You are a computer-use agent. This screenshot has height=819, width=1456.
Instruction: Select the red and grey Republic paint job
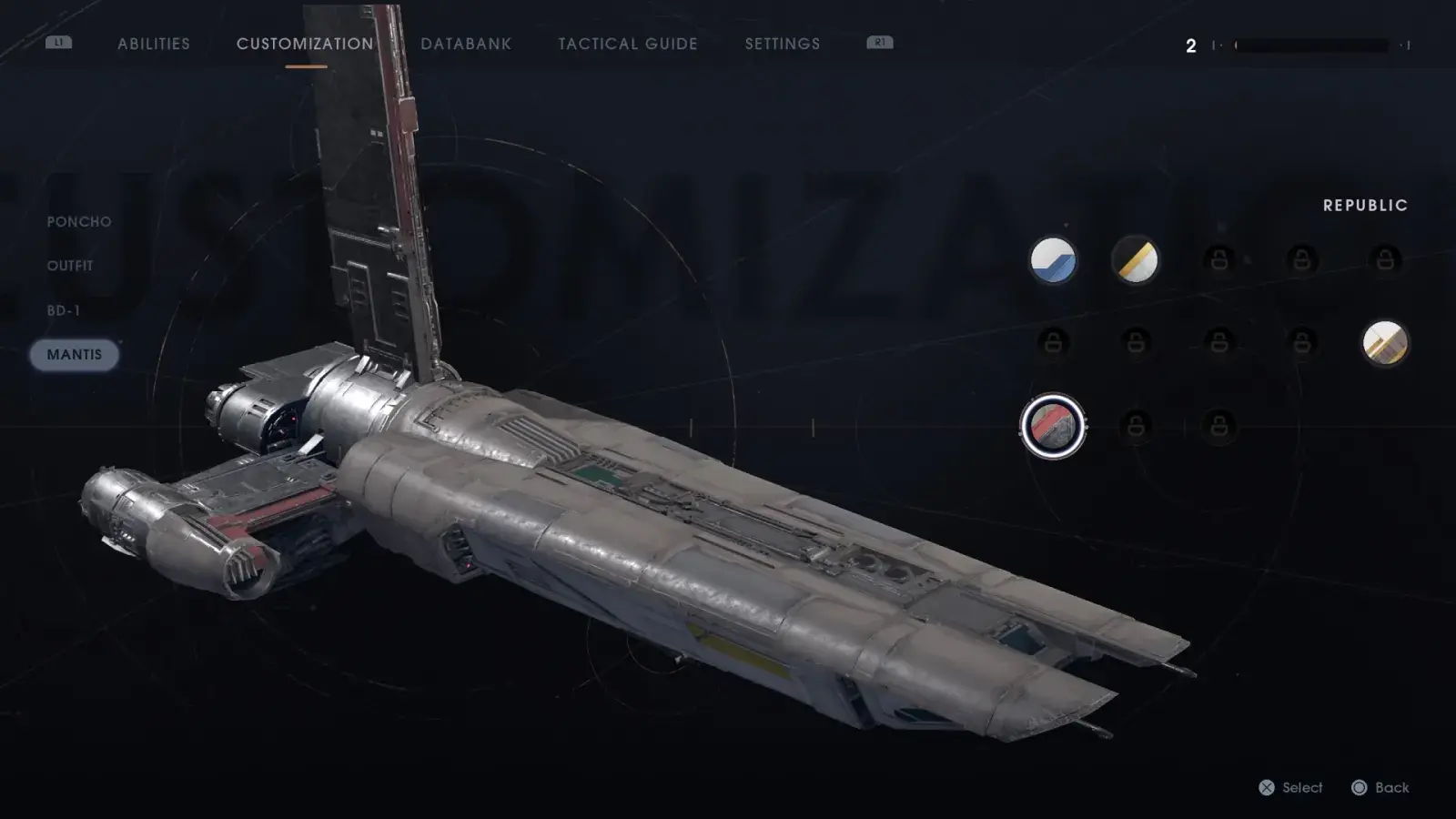1053,426
